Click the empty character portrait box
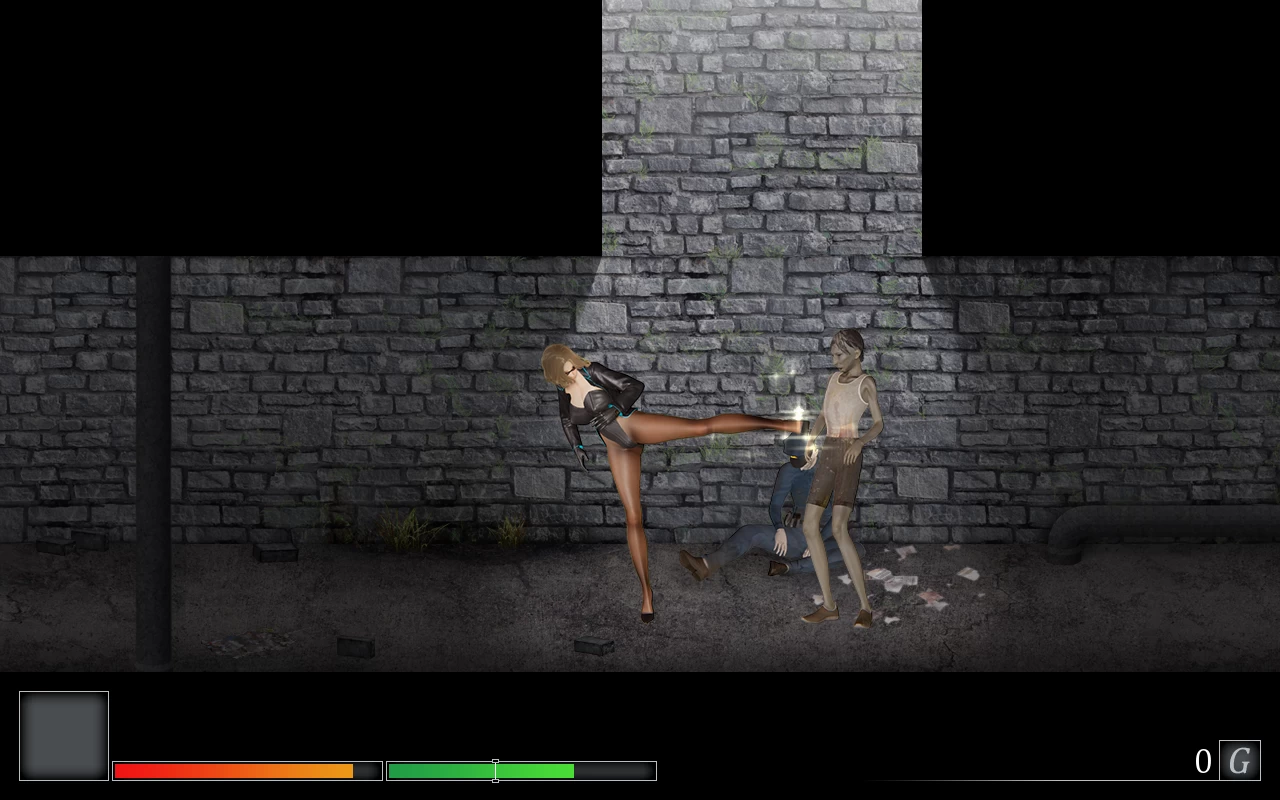The width and height of the screenshot is (1280, 800). pyautogui.click(x=64, y=734)
